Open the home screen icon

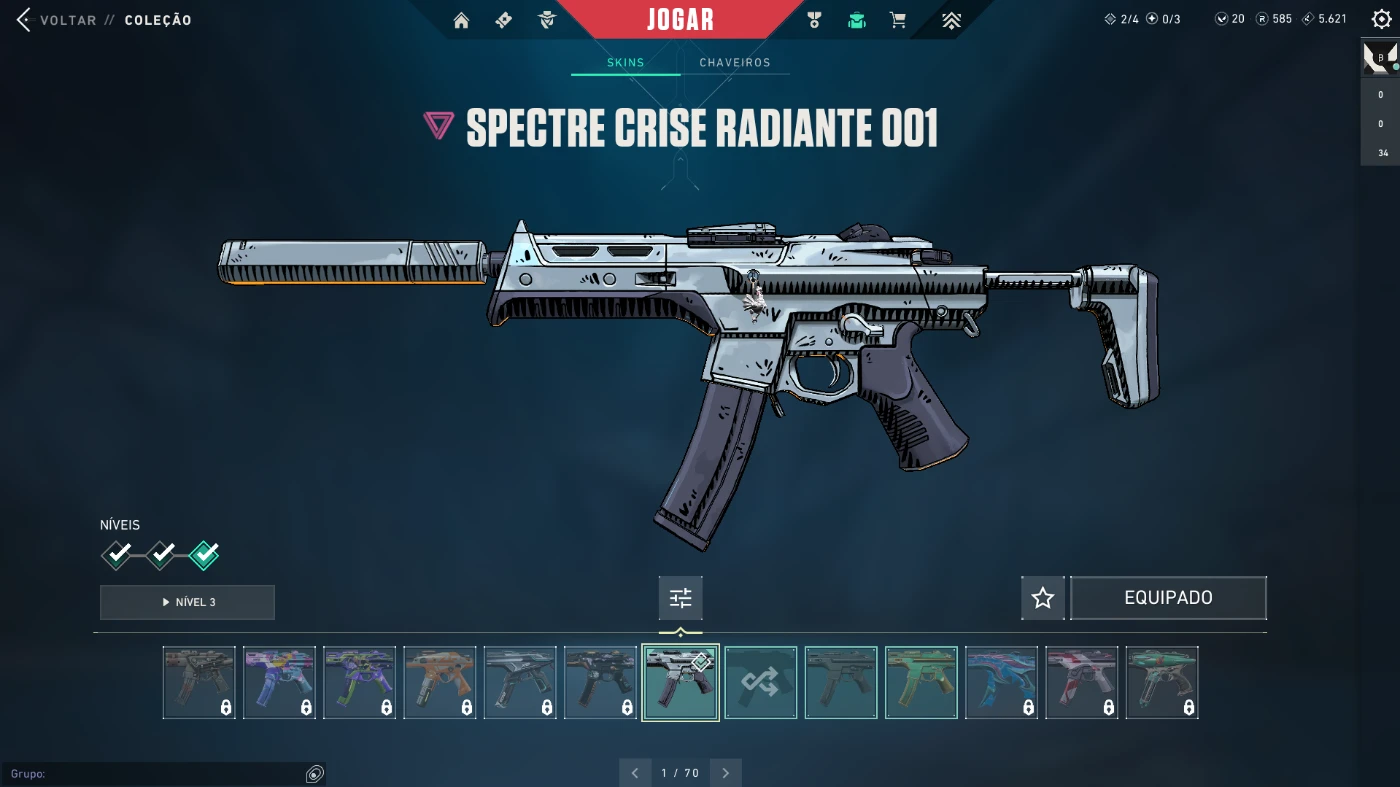pyautogui.click(x=461, y=20)
